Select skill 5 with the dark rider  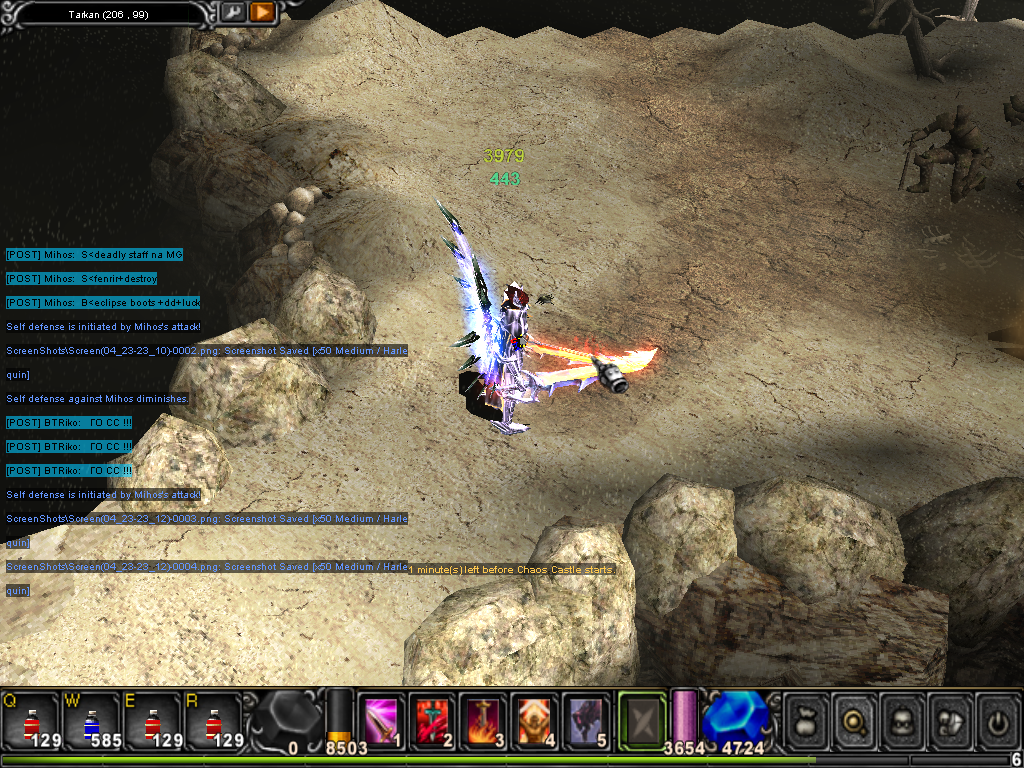[x=586, y=720]
